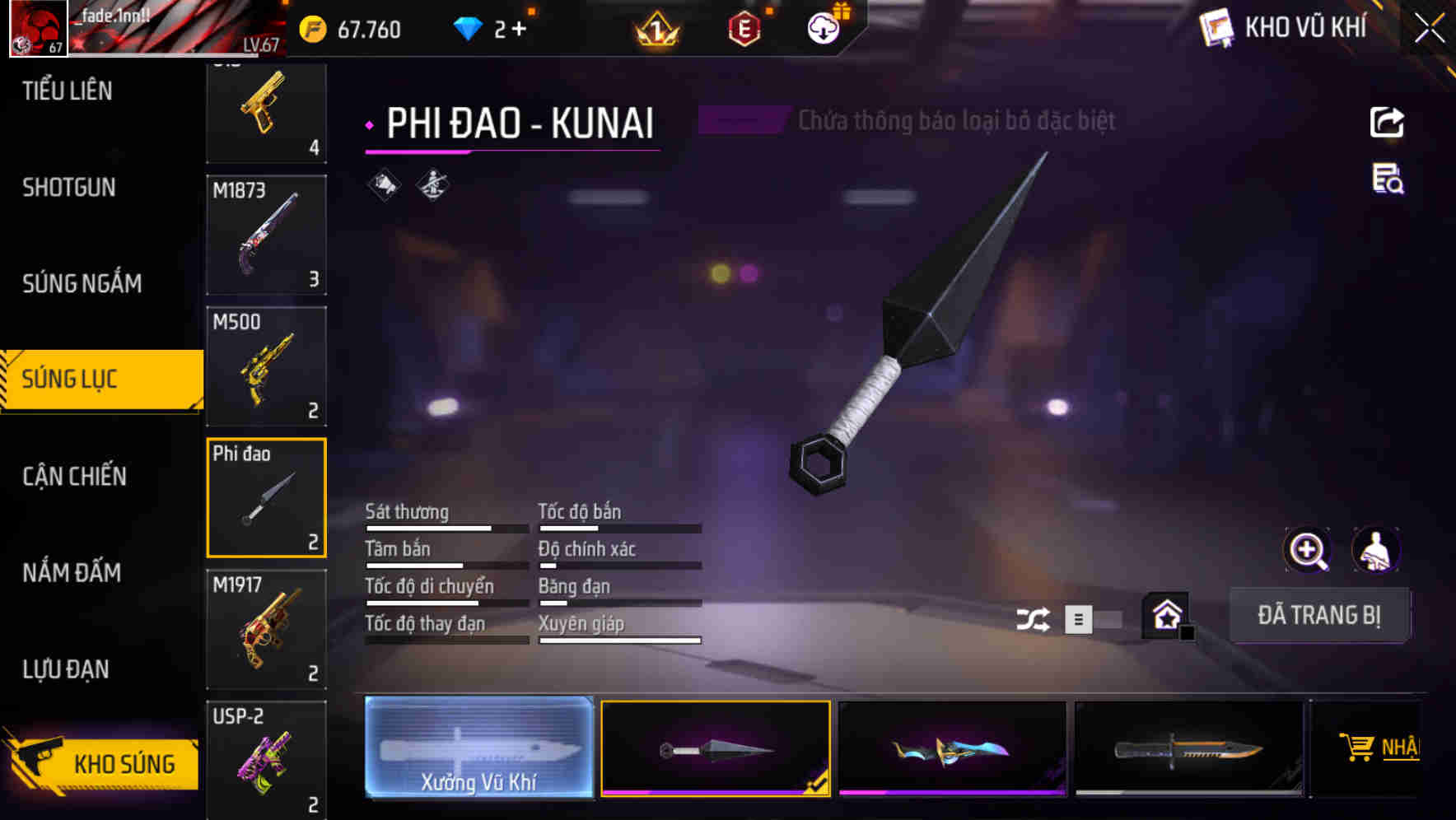
Task: Open KHO SÚNG from the sidebar
Action: [102, 762]
